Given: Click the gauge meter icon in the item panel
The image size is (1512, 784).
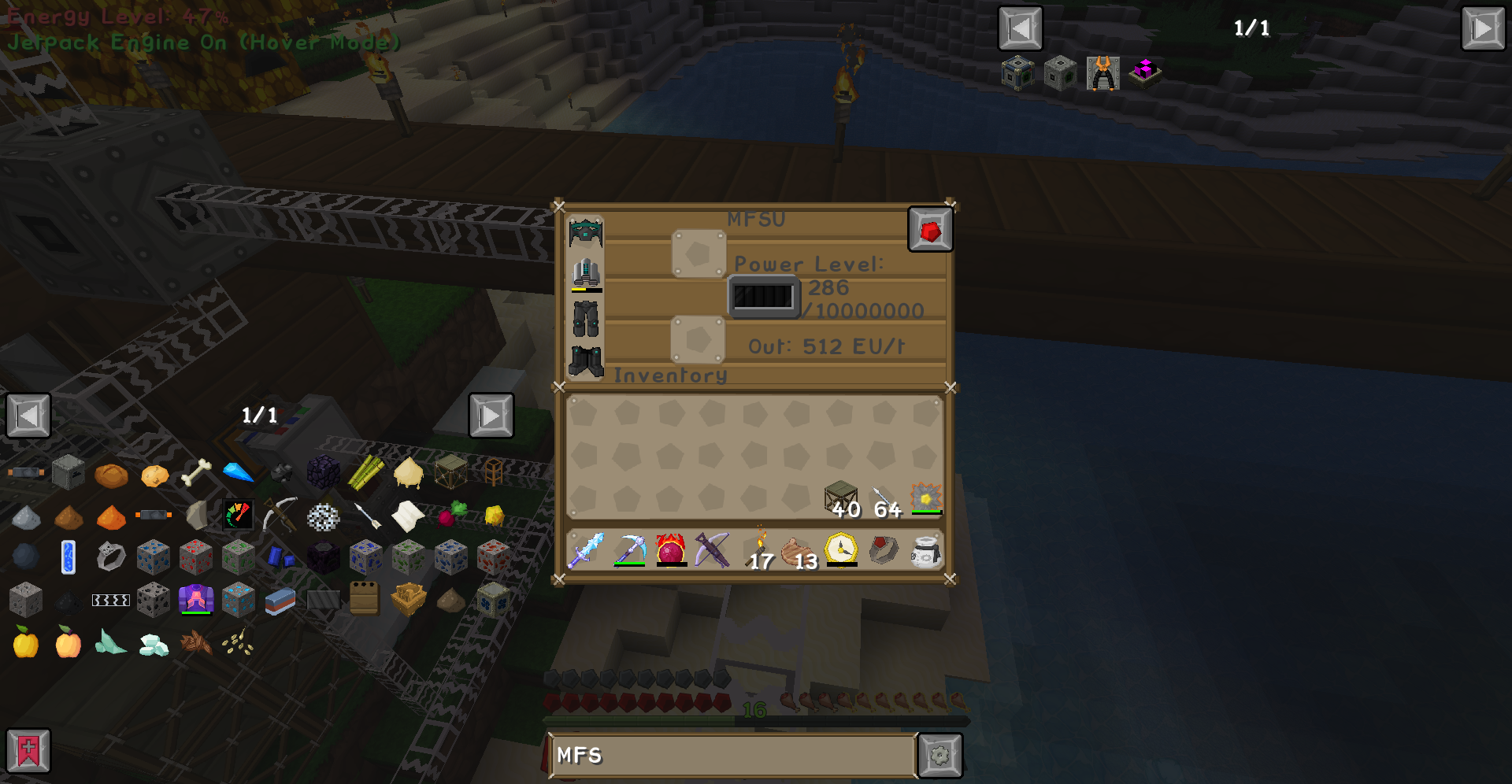Looking at the screenshot, I should [239, 516].
